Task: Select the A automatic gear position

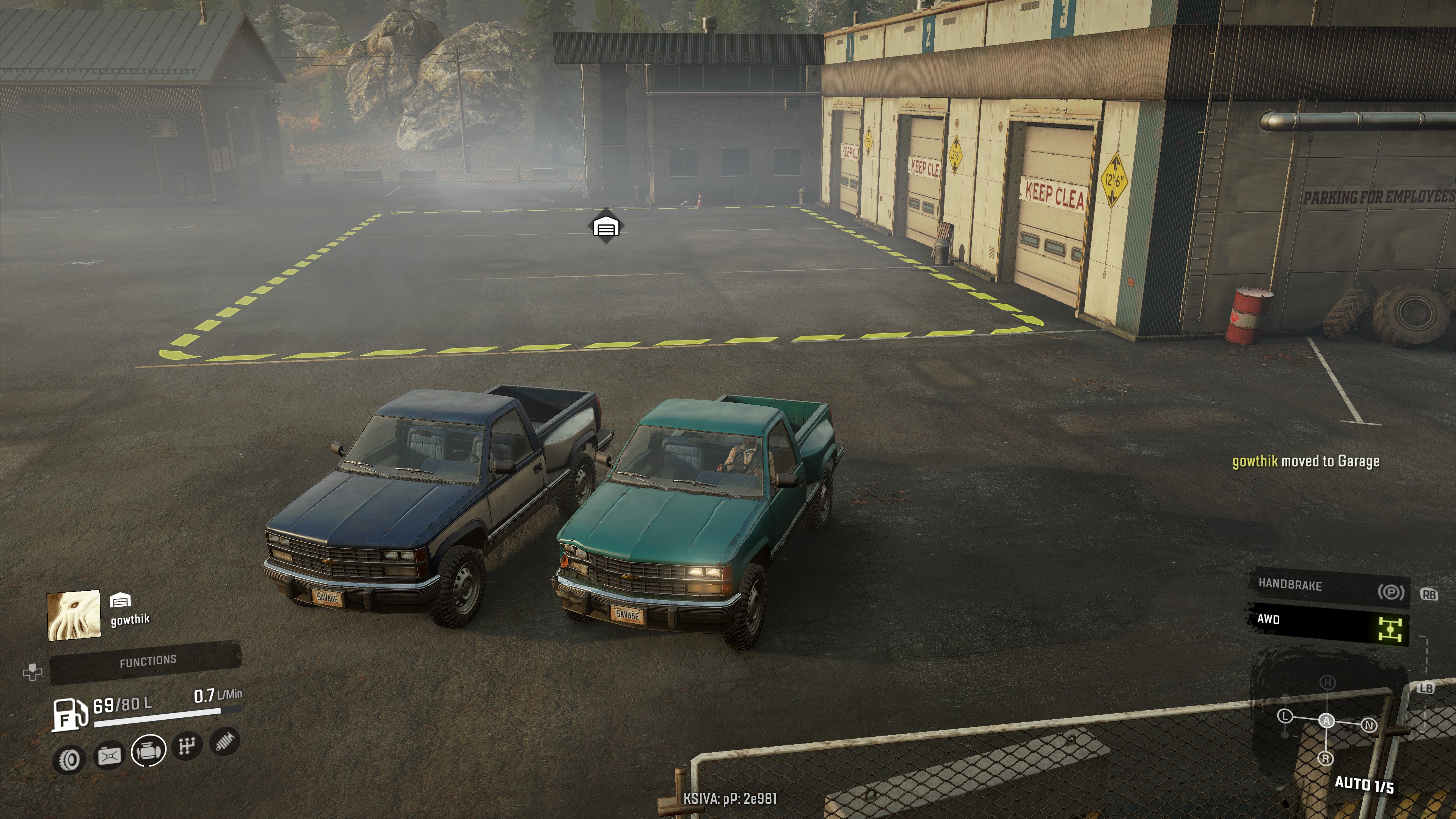Action: pos(1327,721)
